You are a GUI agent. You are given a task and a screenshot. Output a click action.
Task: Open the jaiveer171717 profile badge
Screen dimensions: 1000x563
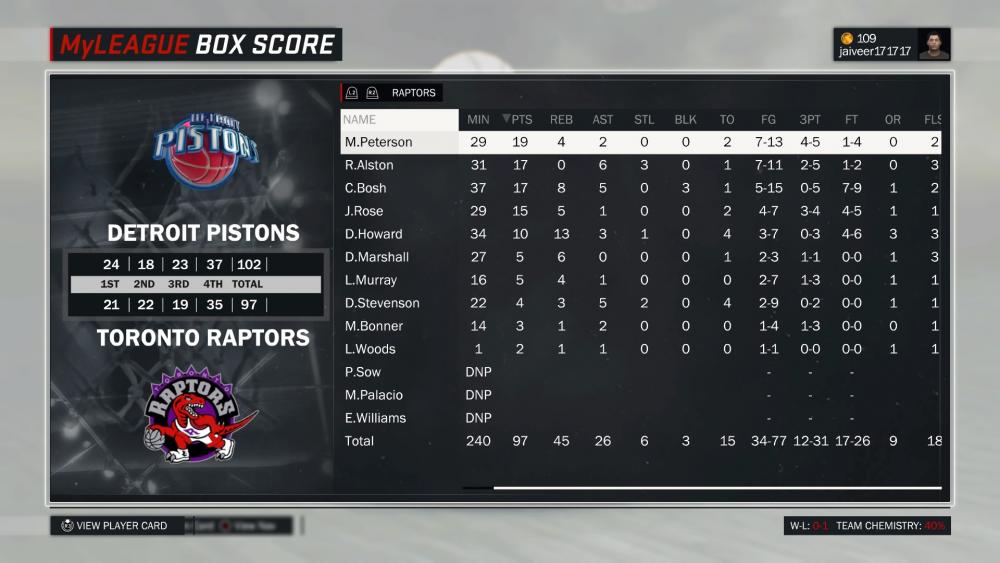pos(891,45)
